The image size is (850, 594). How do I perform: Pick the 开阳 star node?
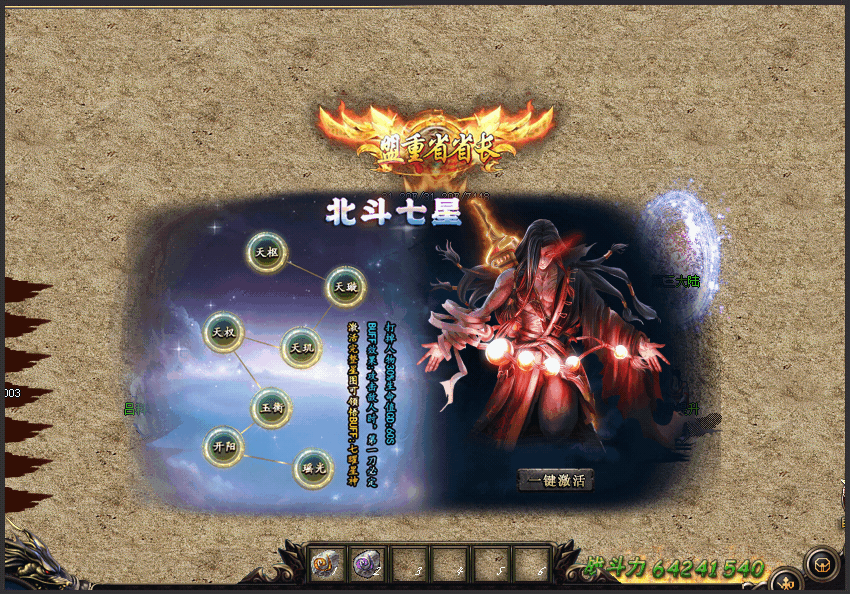click(223, 447)
